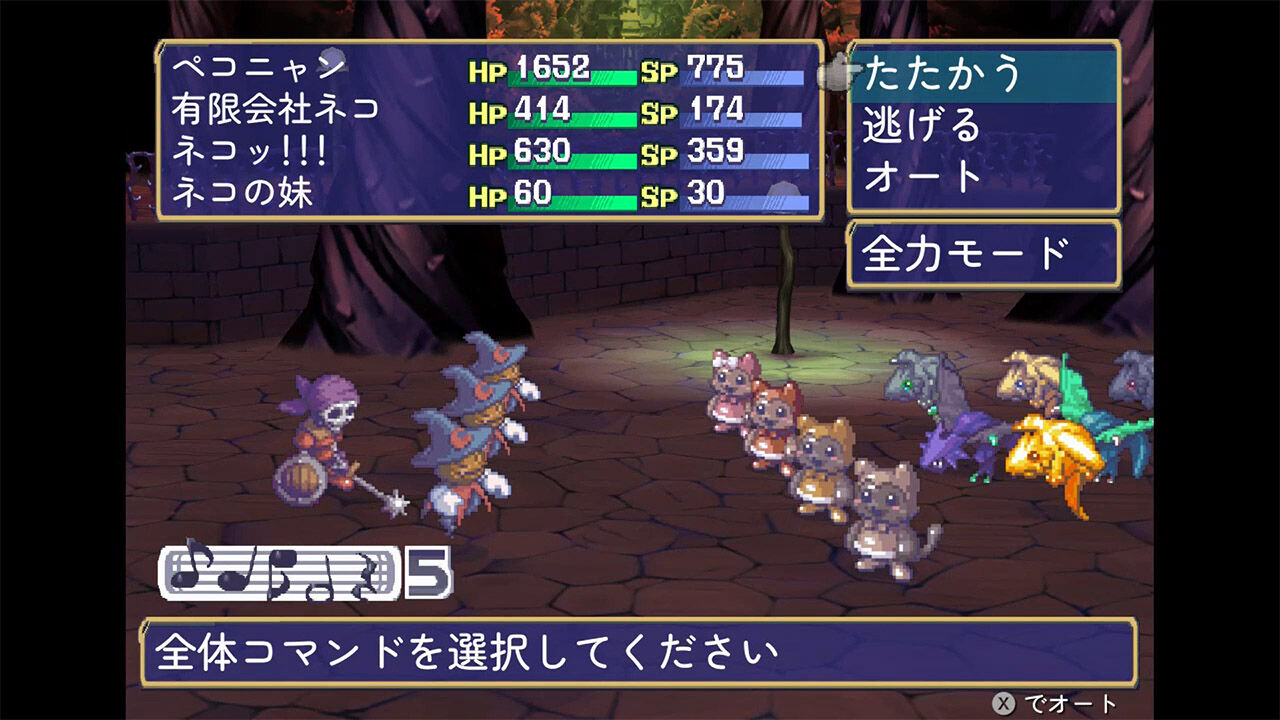Viewport: 1280px width, 720px height.
Task: Click the music notes staff icon
Action: tap(280, 572)
